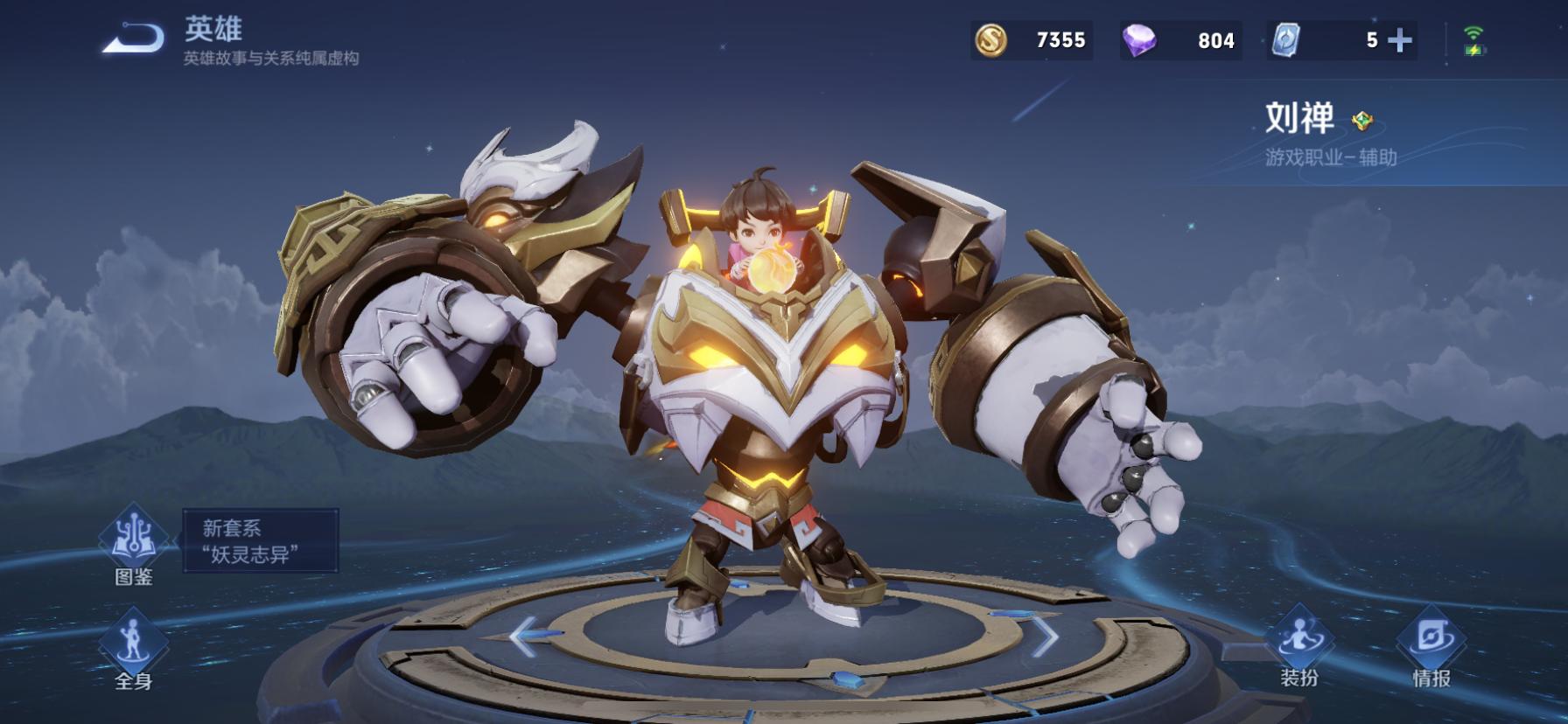Switch to the next hero arrow
The height and width of the screenshot is (724, 1568).
tap(1045, 636)
